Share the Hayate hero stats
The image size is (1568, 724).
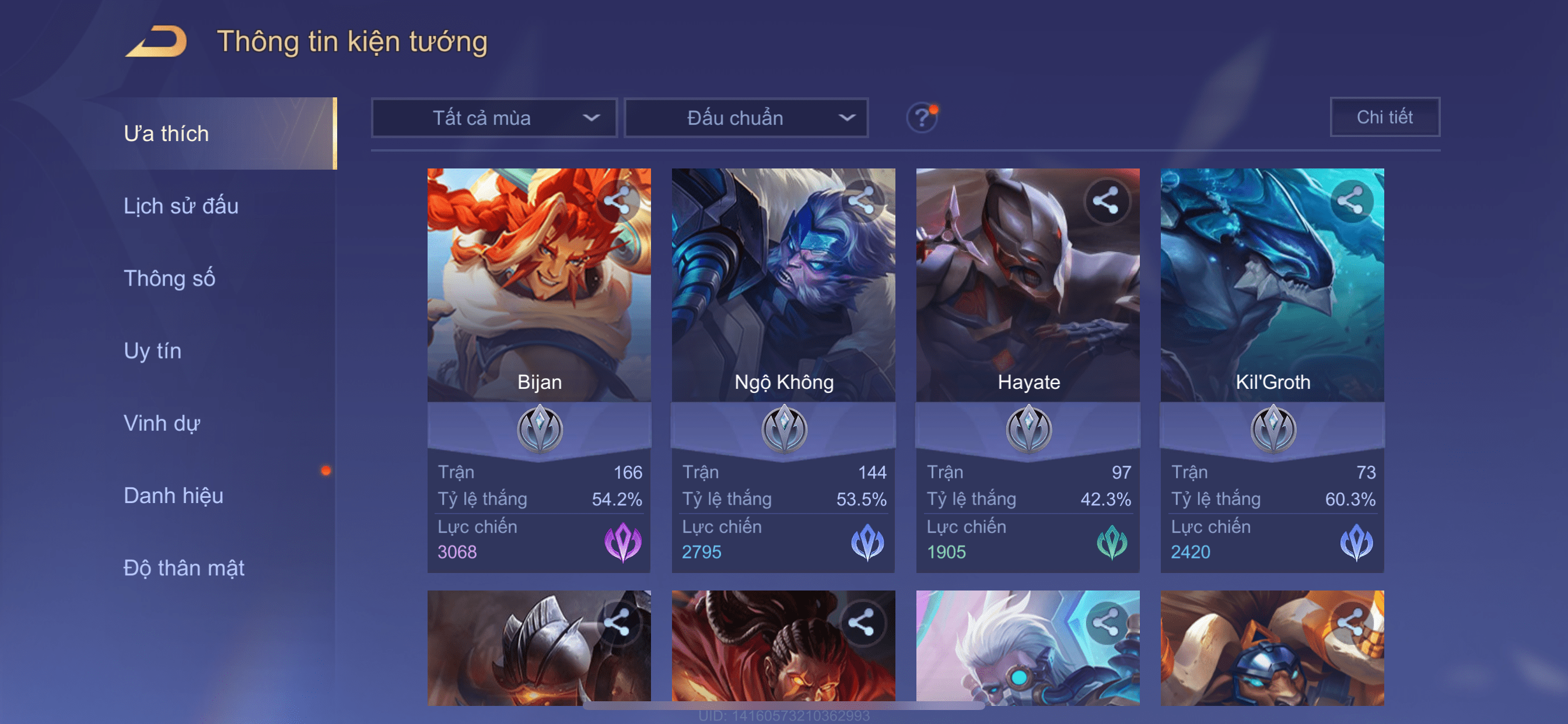pyautogui.click(x=1105, y=201)
